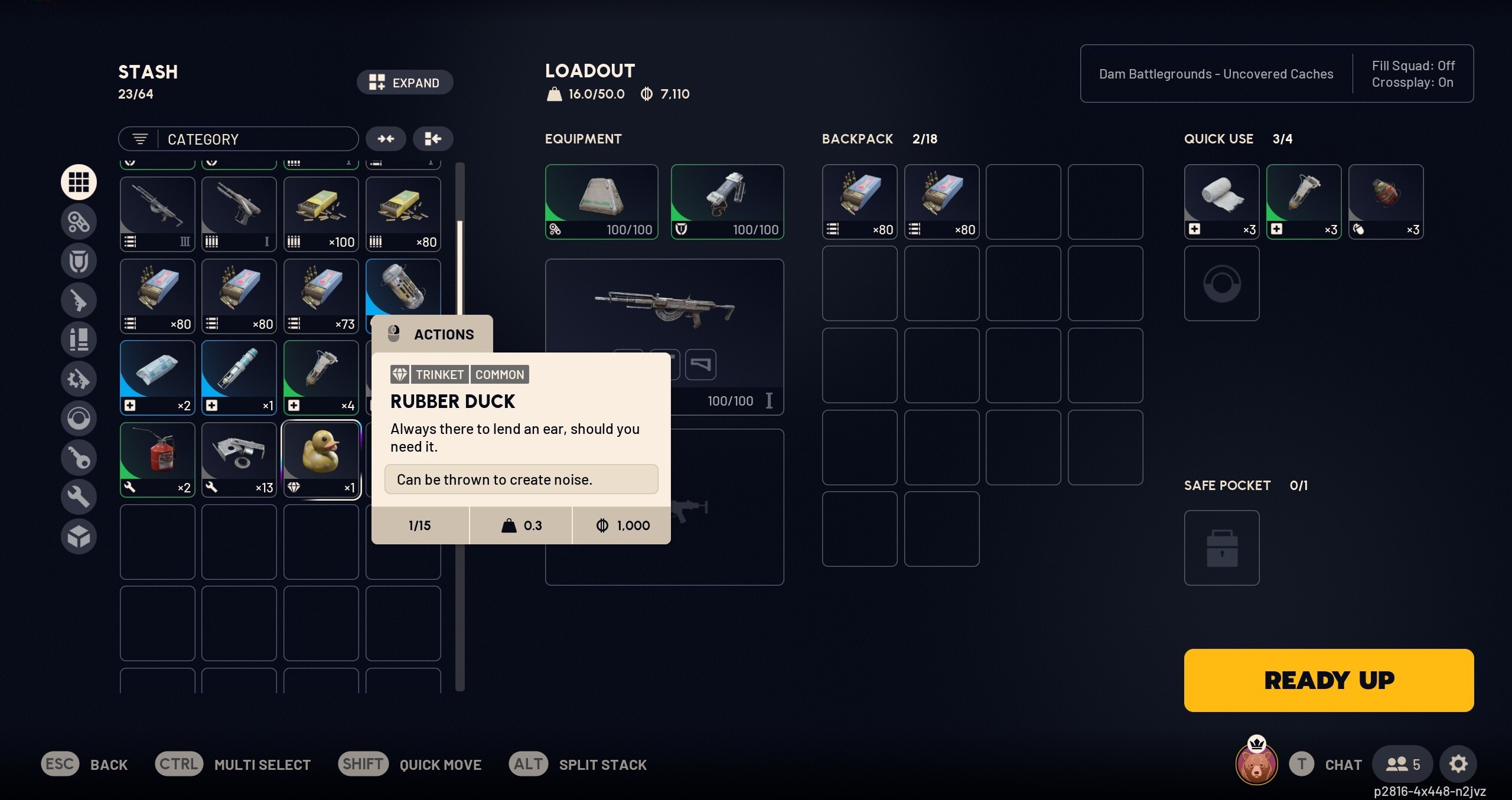Screen dimensions: 1512x800
Task: Select the tools wrench category filter
Action: 79,497
